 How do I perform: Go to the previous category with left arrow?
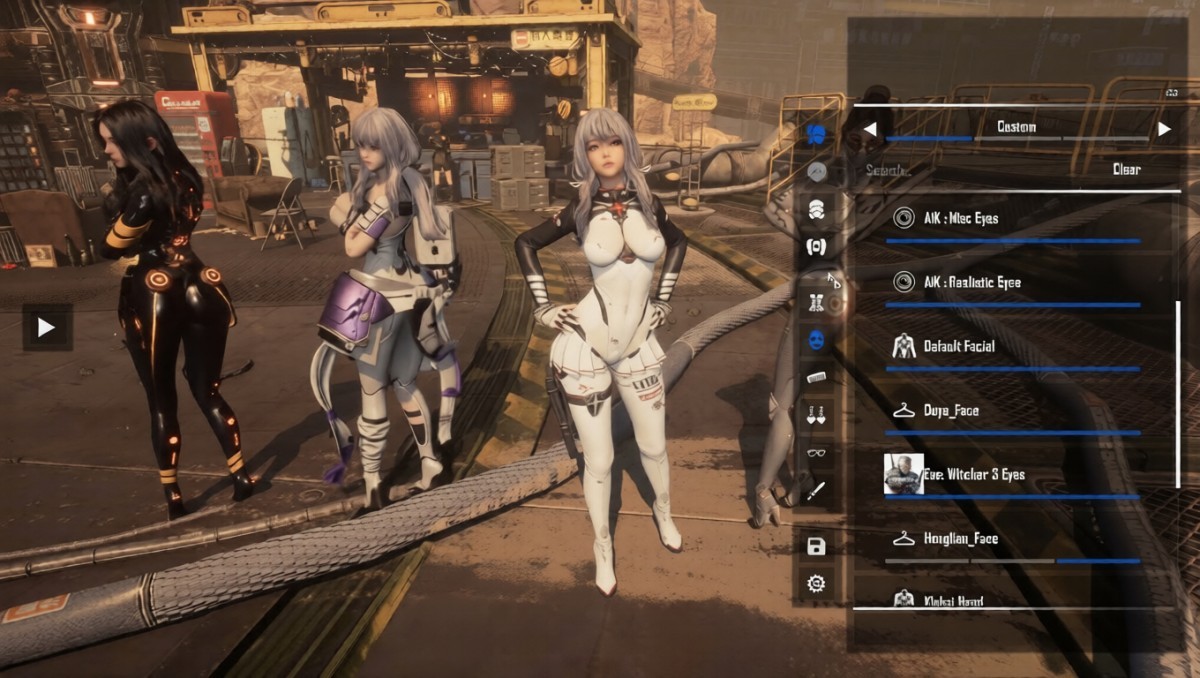point(870,129)
